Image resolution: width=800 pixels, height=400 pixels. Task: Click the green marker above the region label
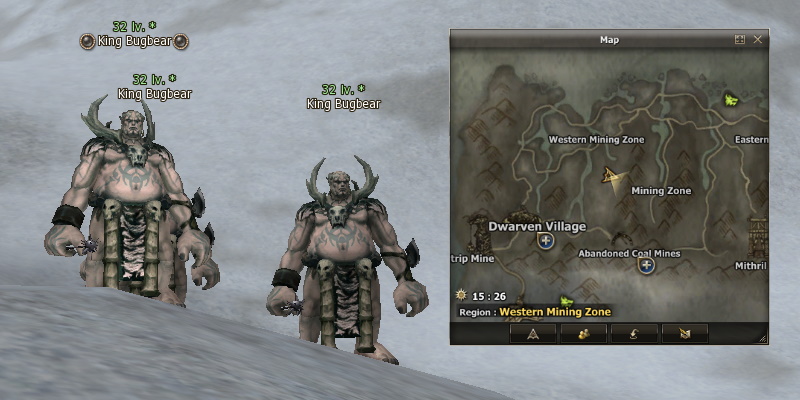[x=566, y=299]
